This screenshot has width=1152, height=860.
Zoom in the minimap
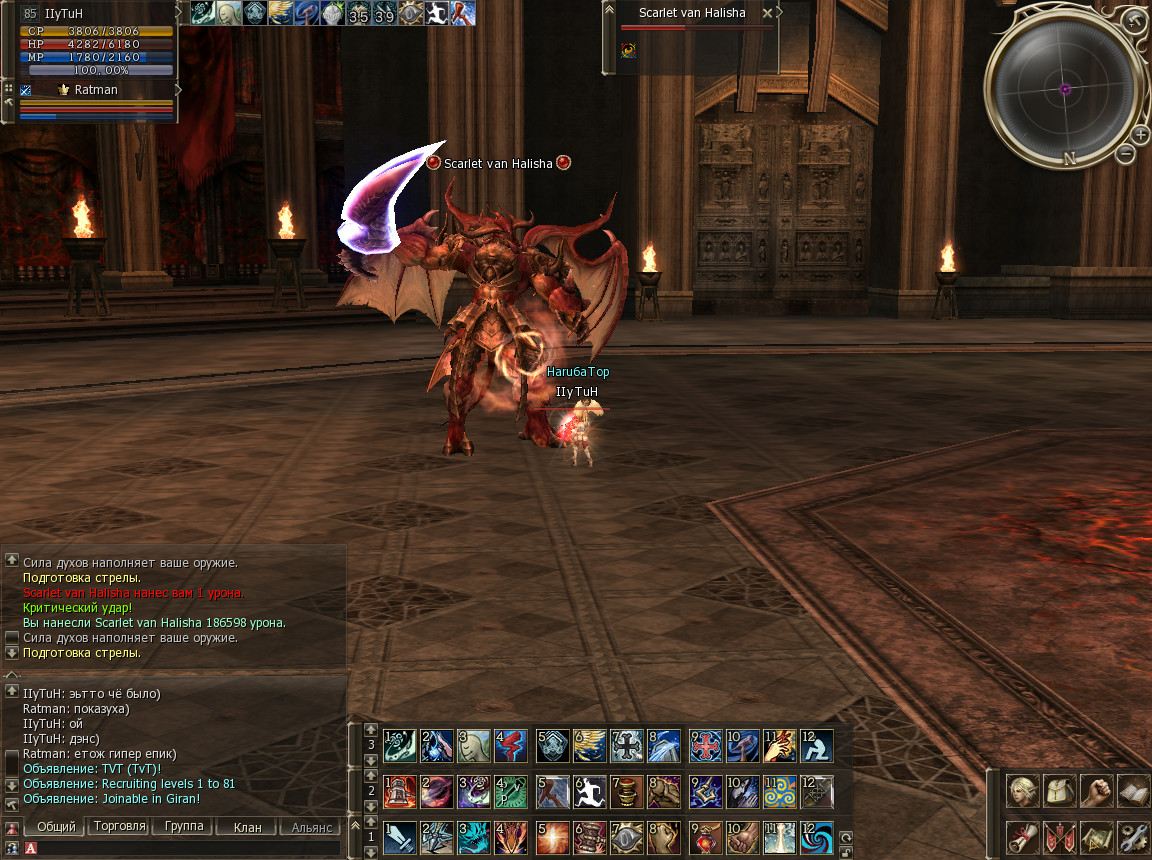(x=1141, y=135)
